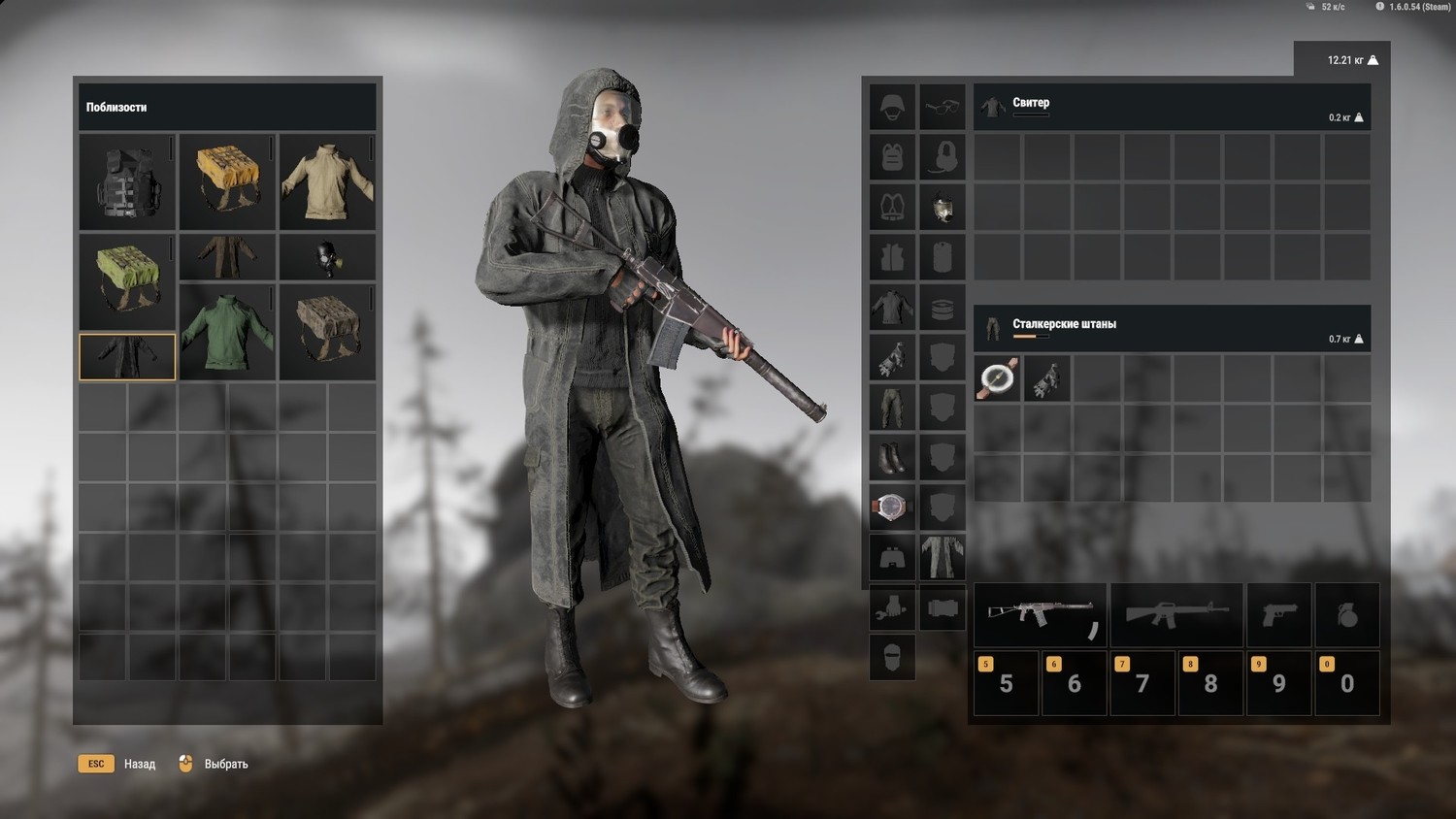This screenshot has height=819, width=1456.
Task: Select the green sweater item
Action: (227, 331)
